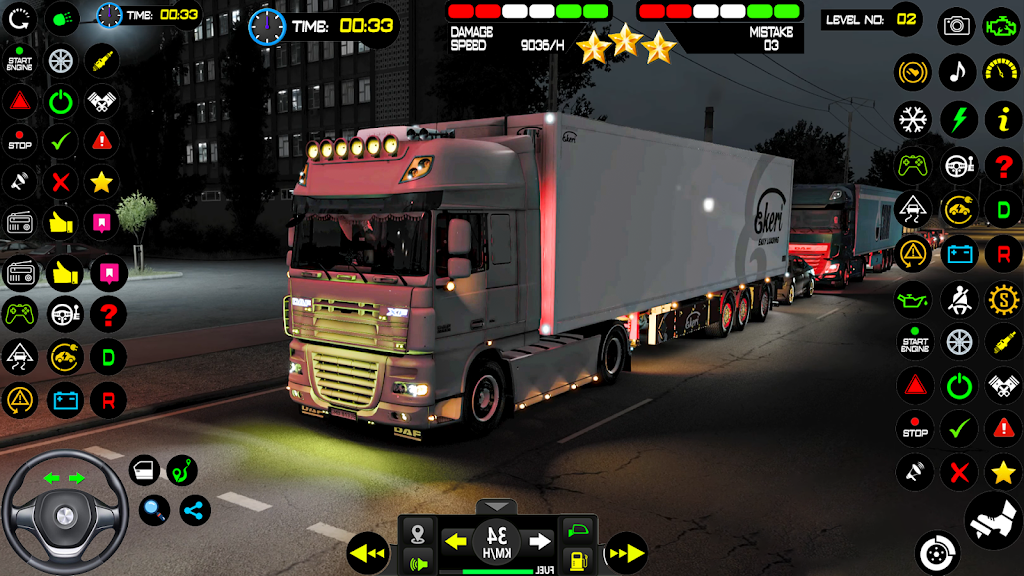Sound the green horn speaker button
The height and width of the screenshot is (576, 1024).
pos(419,562)
